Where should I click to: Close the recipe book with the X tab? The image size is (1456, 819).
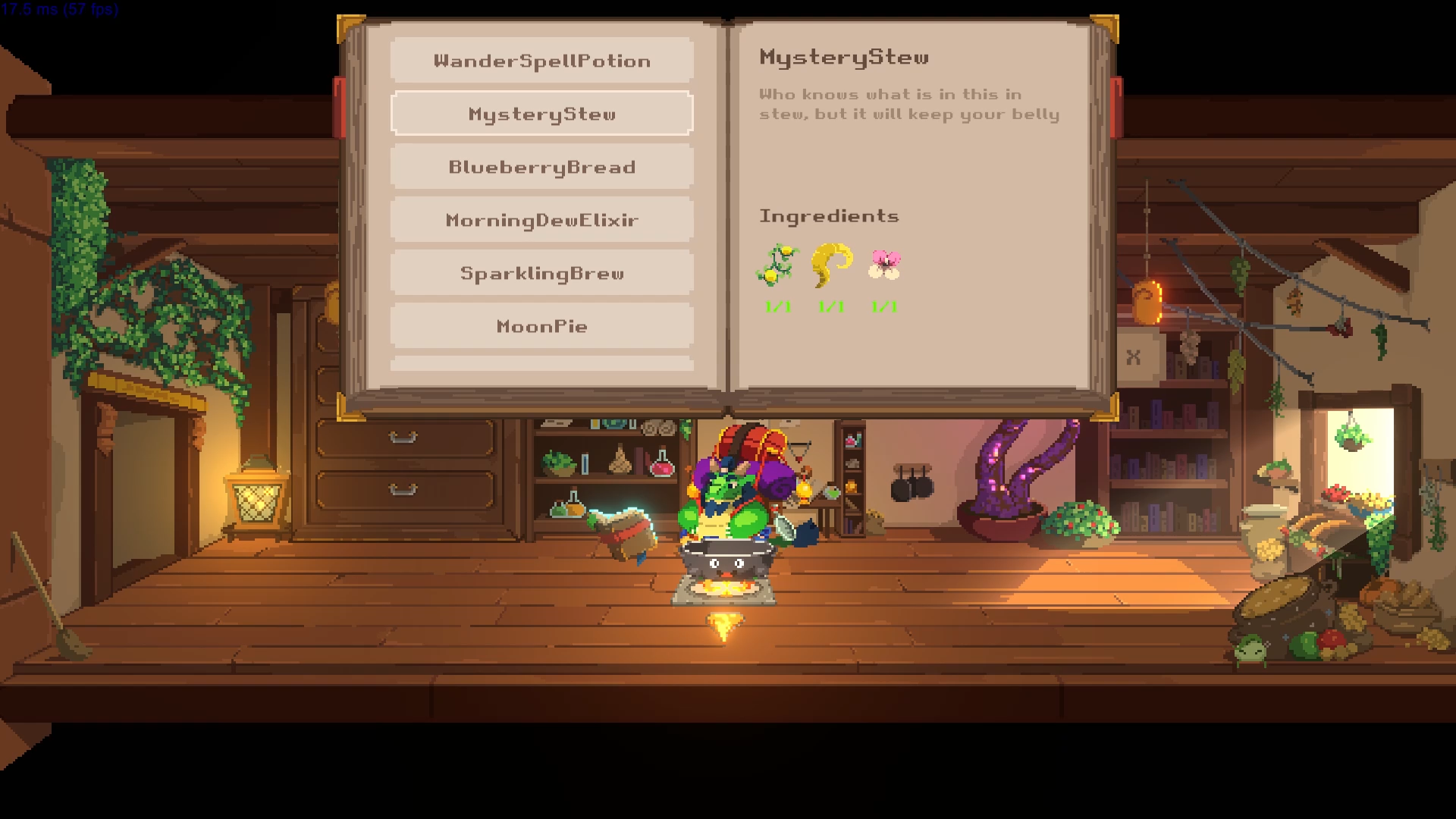coord(1134,356)
